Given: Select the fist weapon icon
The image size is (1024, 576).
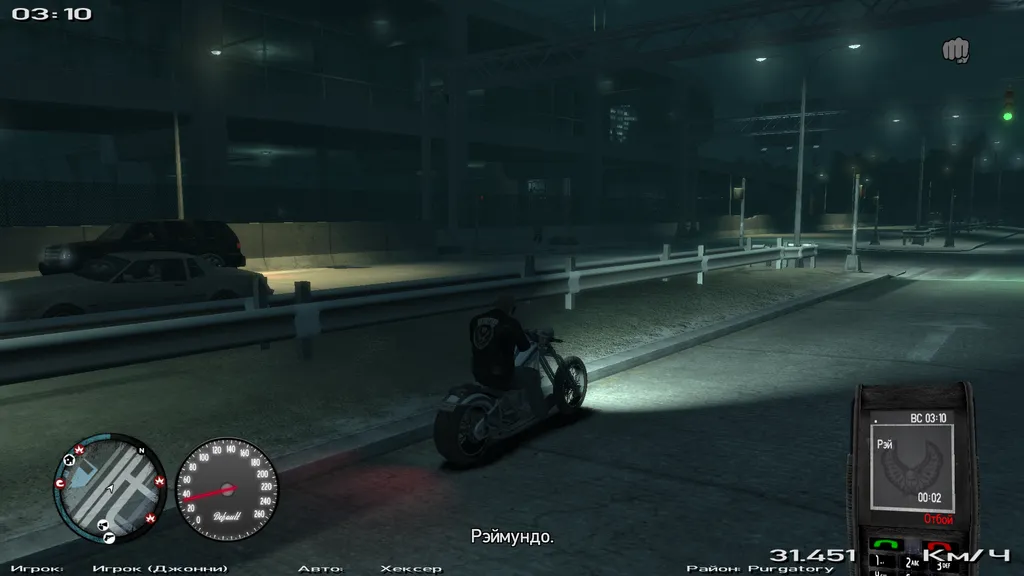Looking at the screenshot, I should pyautogui.click(x=955, y=49).
